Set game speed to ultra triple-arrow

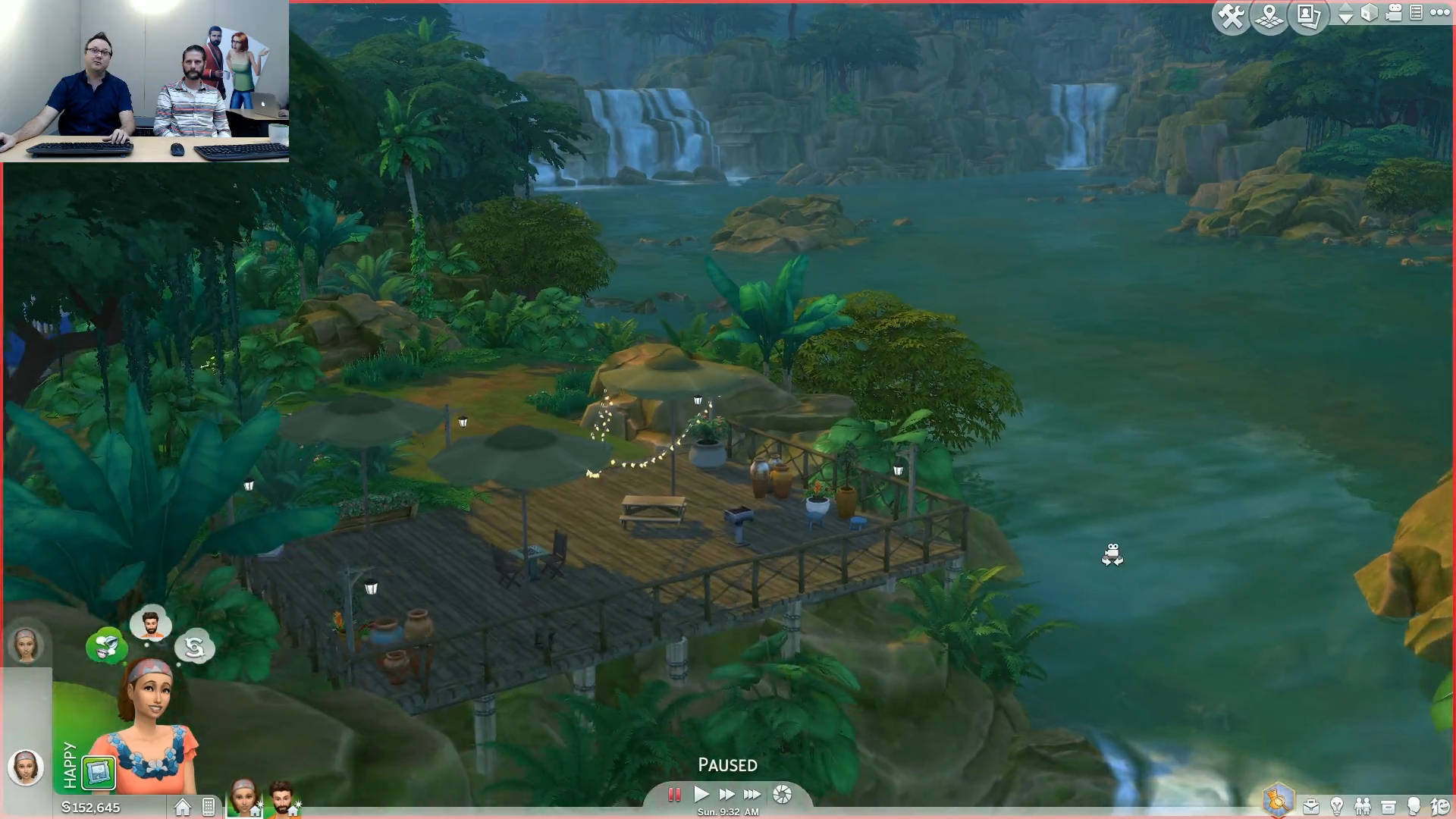pyautogui.click(x=752, y=795)
